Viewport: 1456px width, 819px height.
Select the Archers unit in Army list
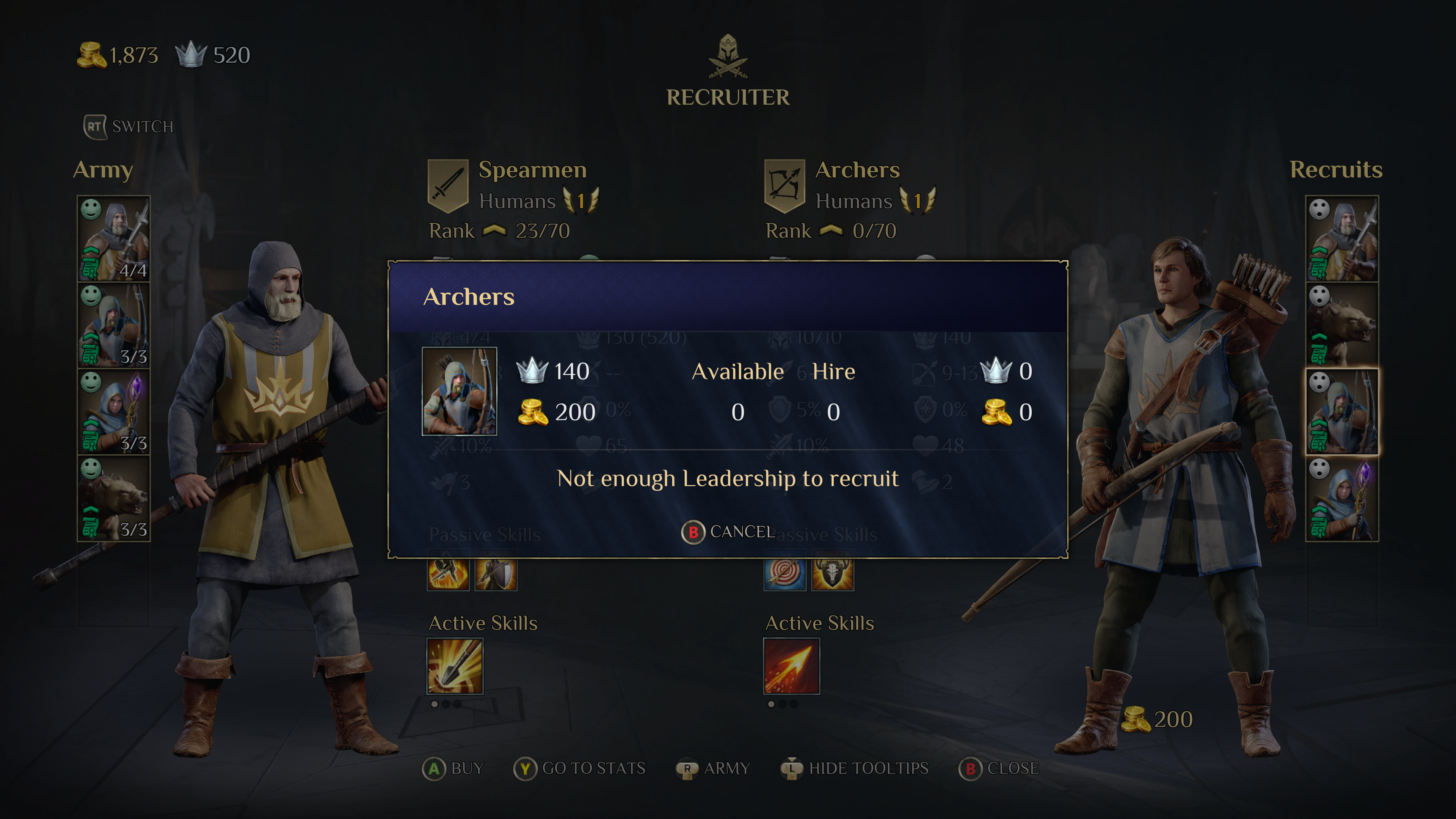(x=114, y=325)
